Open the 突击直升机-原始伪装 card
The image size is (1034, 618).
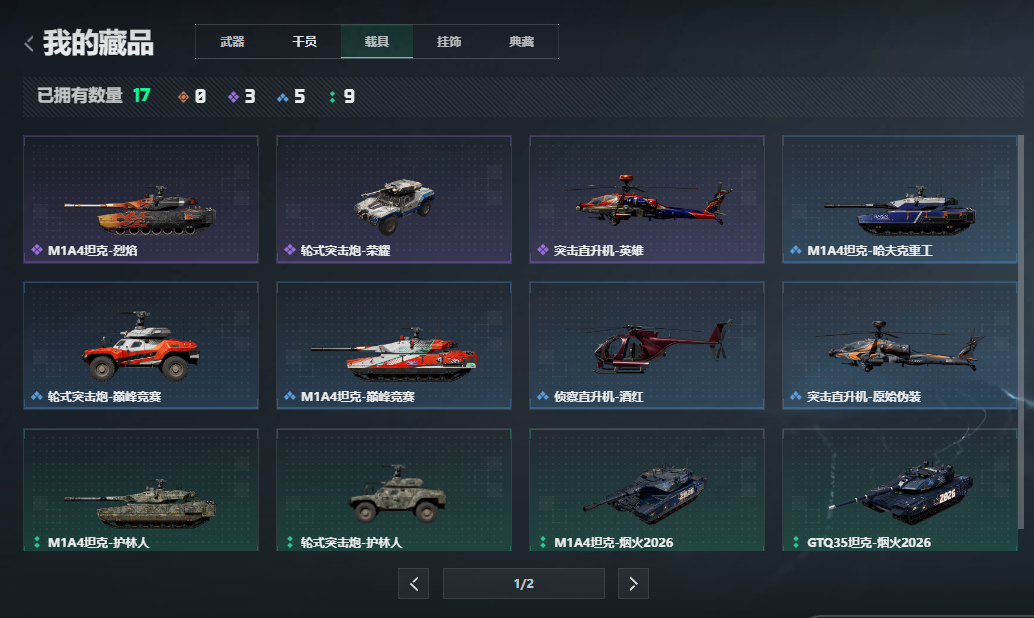(x=900, y=345)
